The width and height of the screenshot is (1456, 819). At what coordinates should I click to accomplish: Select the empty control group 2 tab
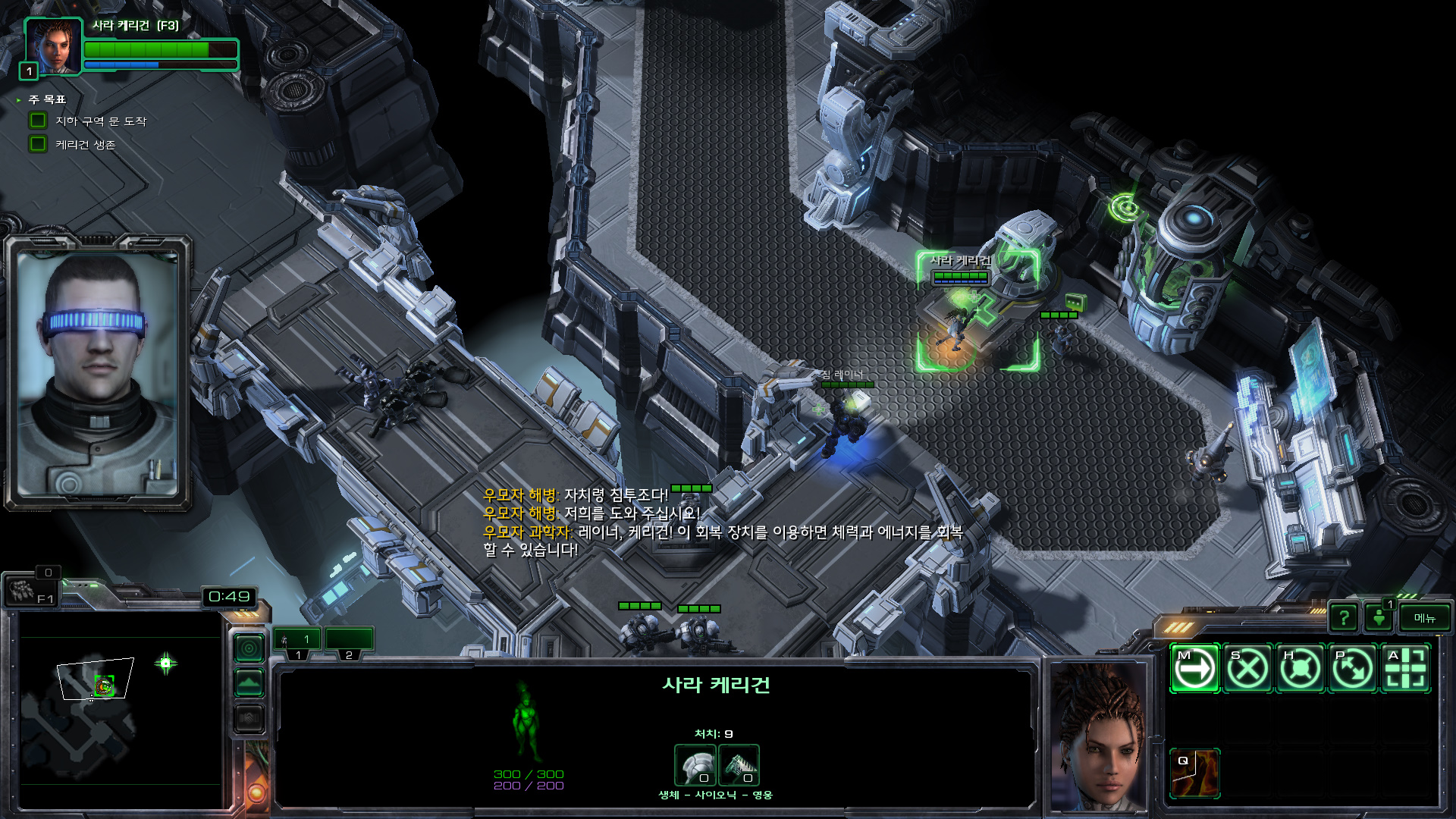click(349, 642)
